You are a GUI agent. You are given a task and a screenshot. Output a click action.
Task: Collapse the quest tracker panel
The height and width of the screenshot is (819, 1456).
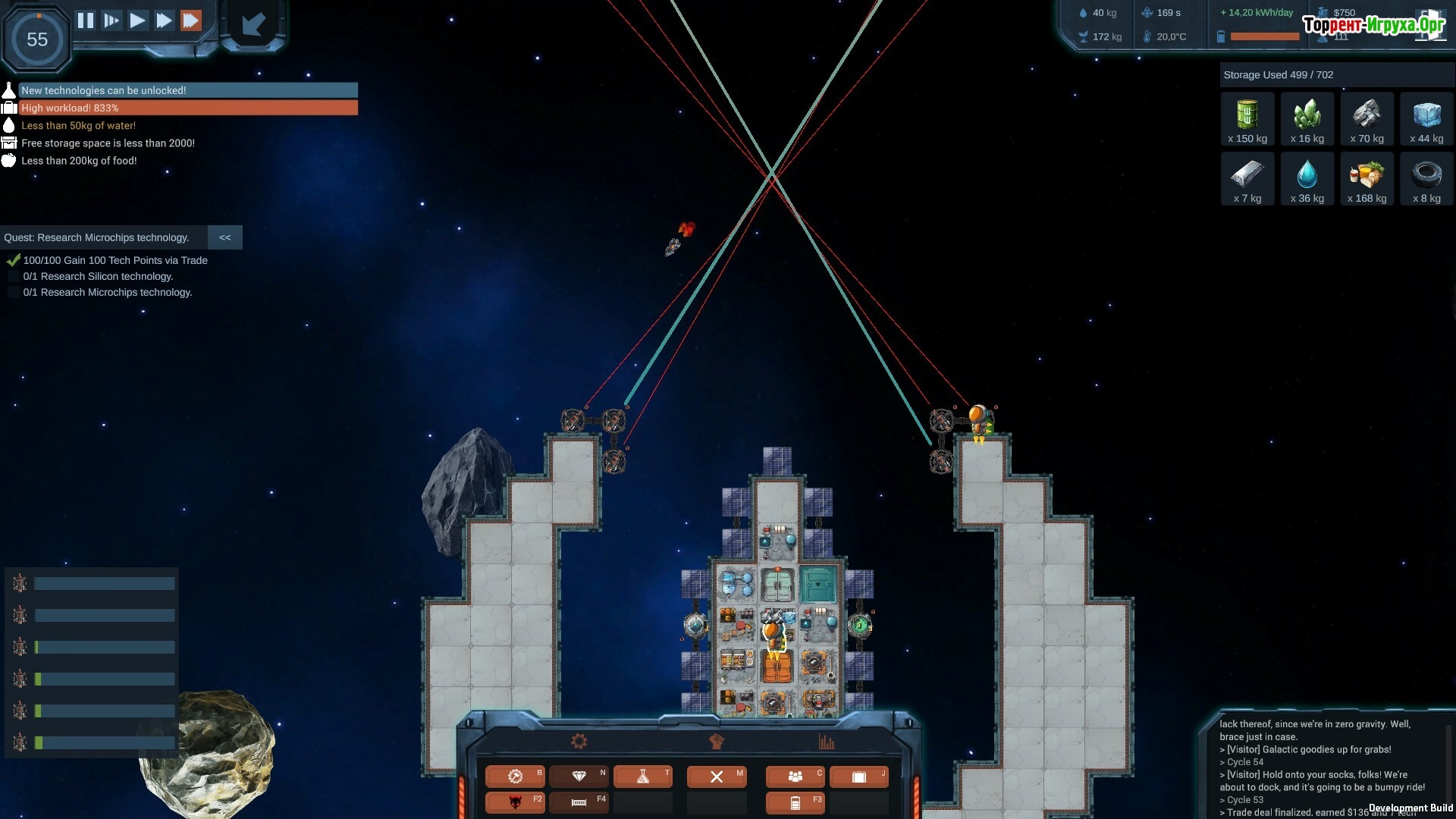coord(225,237)
